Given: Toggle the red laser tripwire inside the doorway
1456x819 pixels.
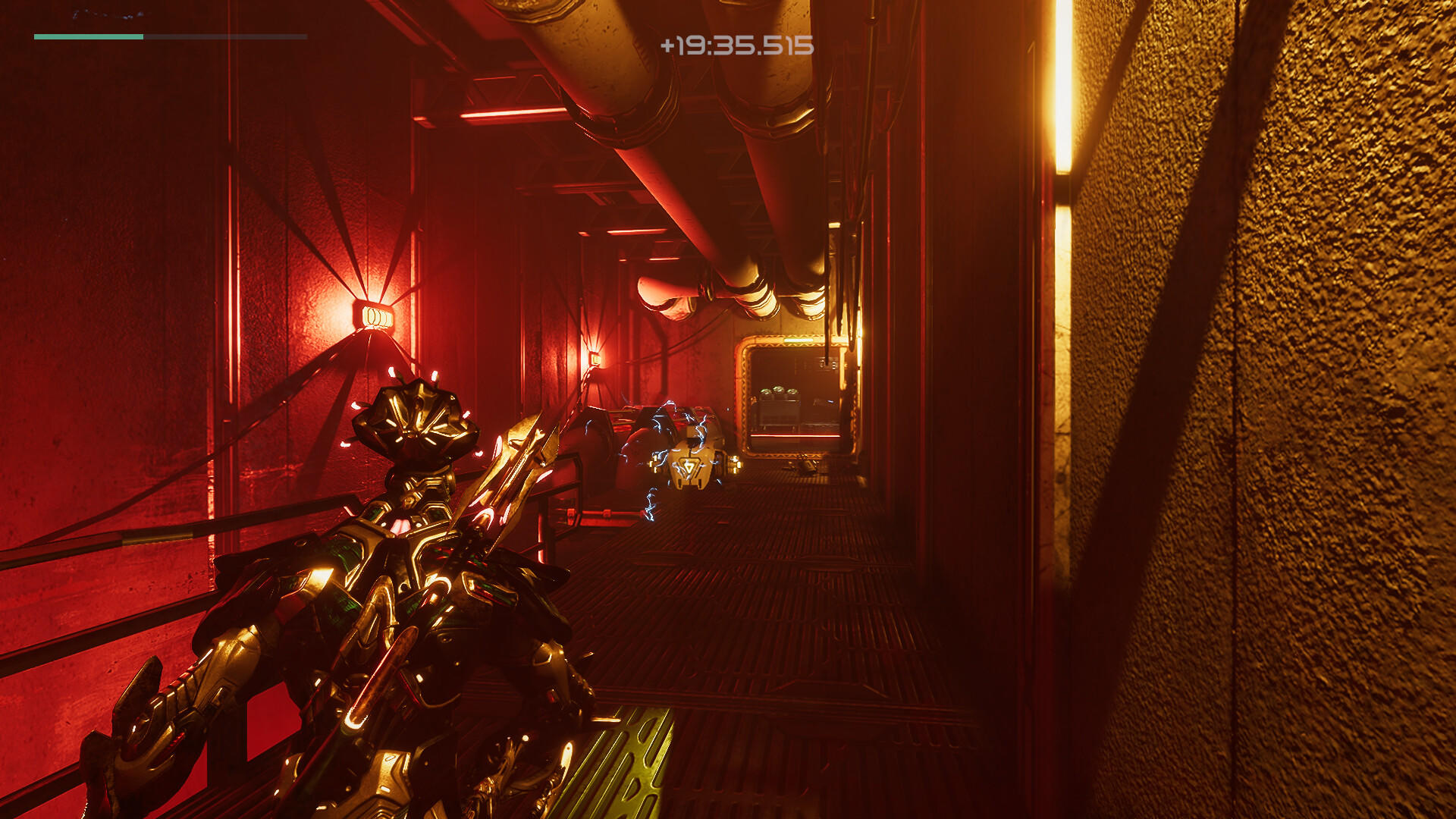Looking at the screenshot, I should (795, 435).
